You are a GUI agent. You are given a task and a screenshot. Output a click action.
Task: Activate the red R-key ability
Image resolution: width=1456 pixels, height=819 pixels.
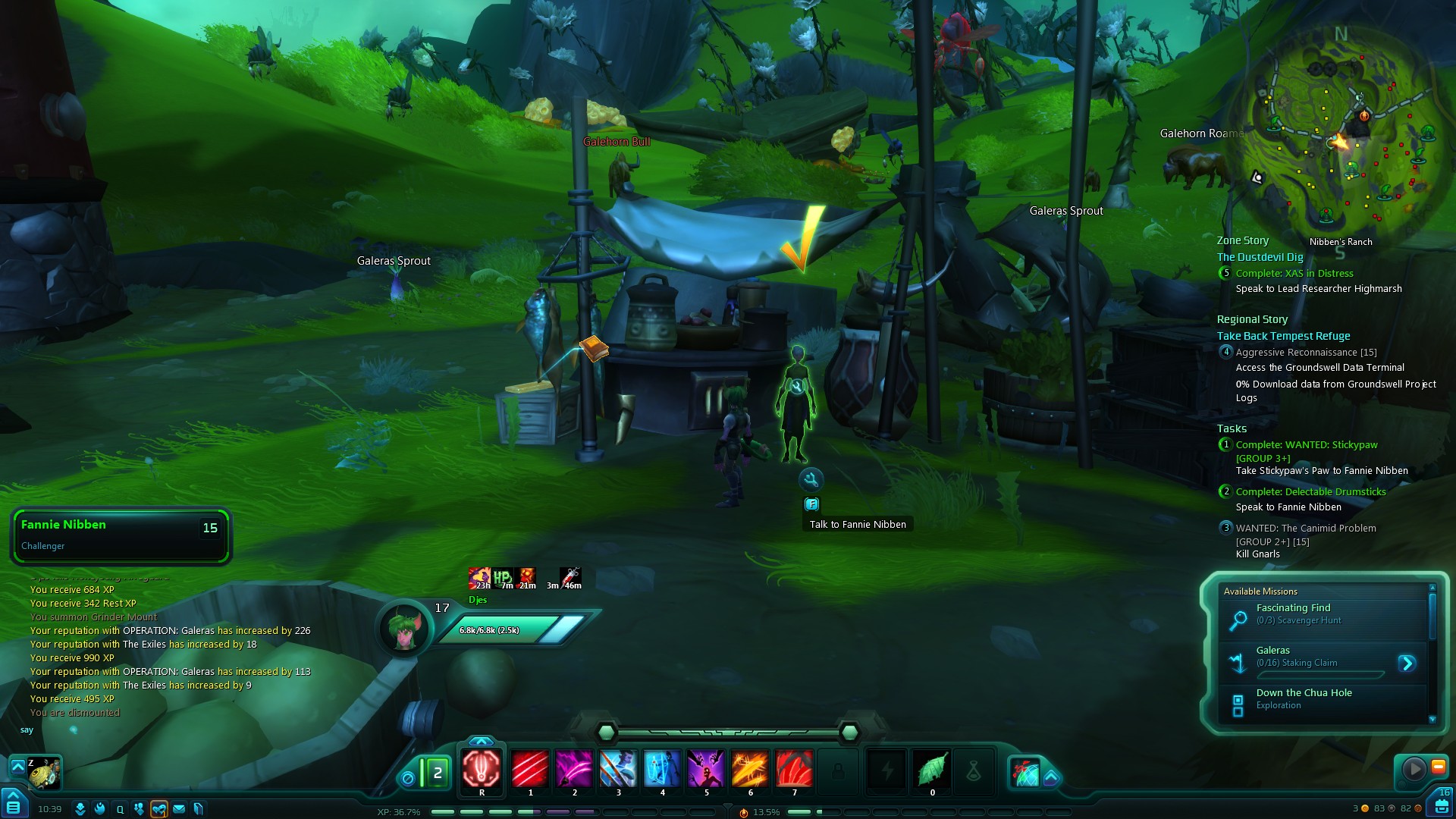click(x=482, y=767)
